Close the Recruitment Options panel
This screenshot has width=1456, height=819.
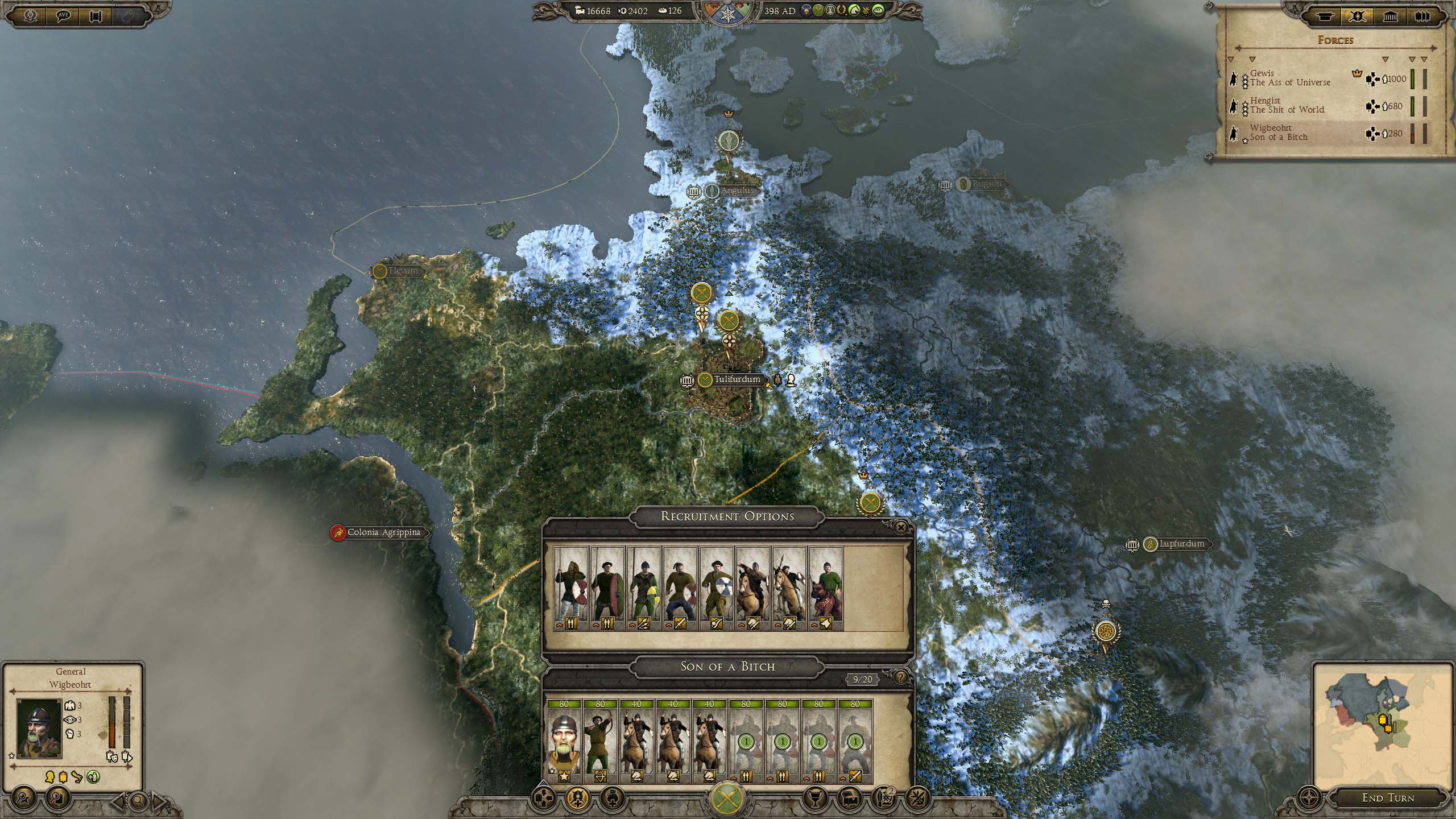pos(900,528)
